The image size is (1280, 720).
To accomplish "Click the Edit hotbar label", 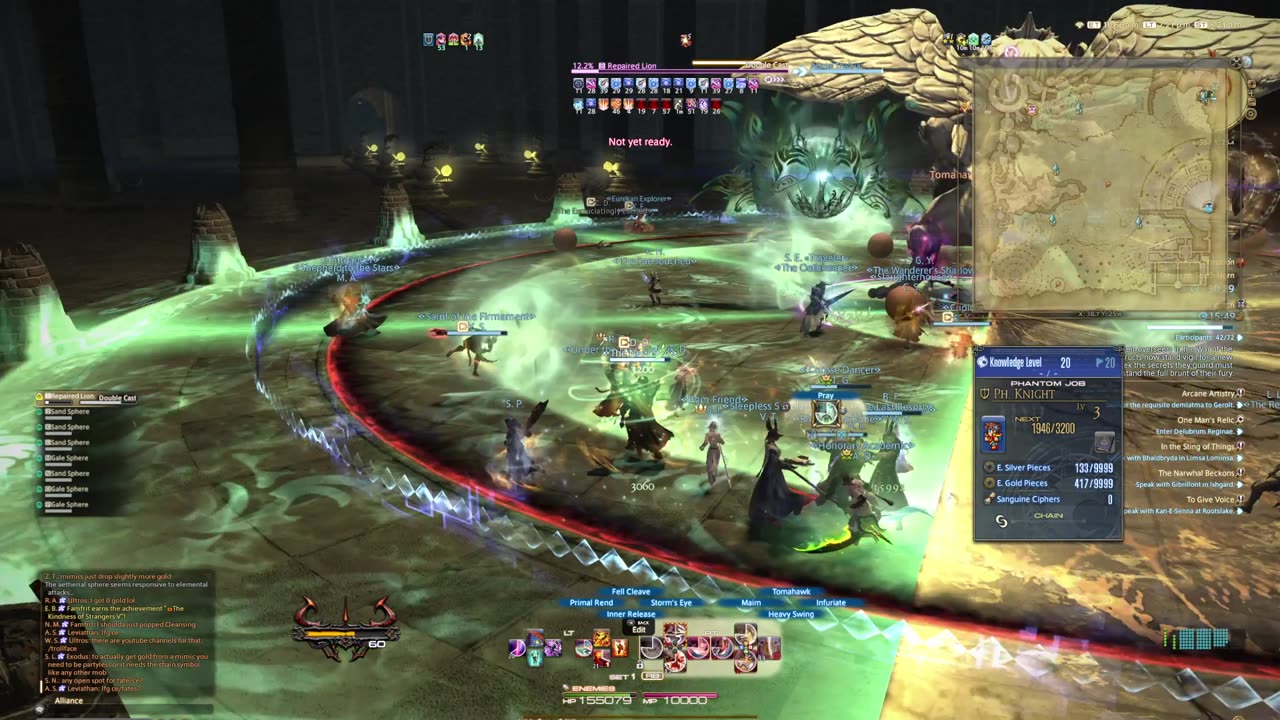I will (639, 630).
